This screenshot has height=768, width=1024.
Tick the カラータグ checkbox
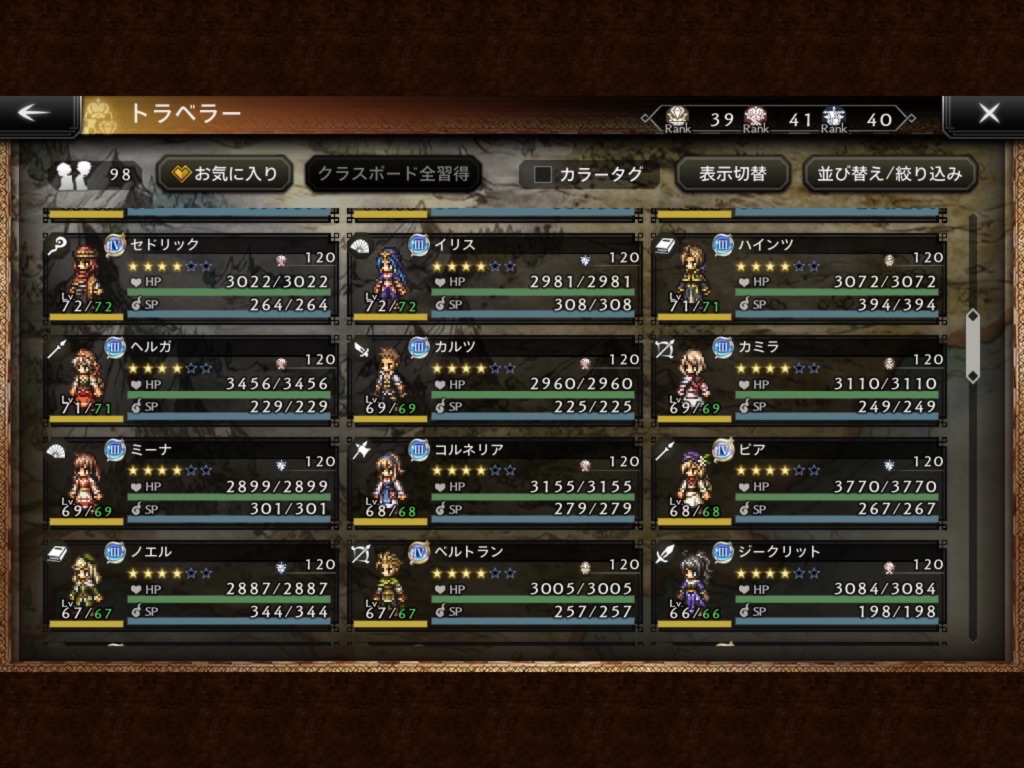tap(543, 174)
